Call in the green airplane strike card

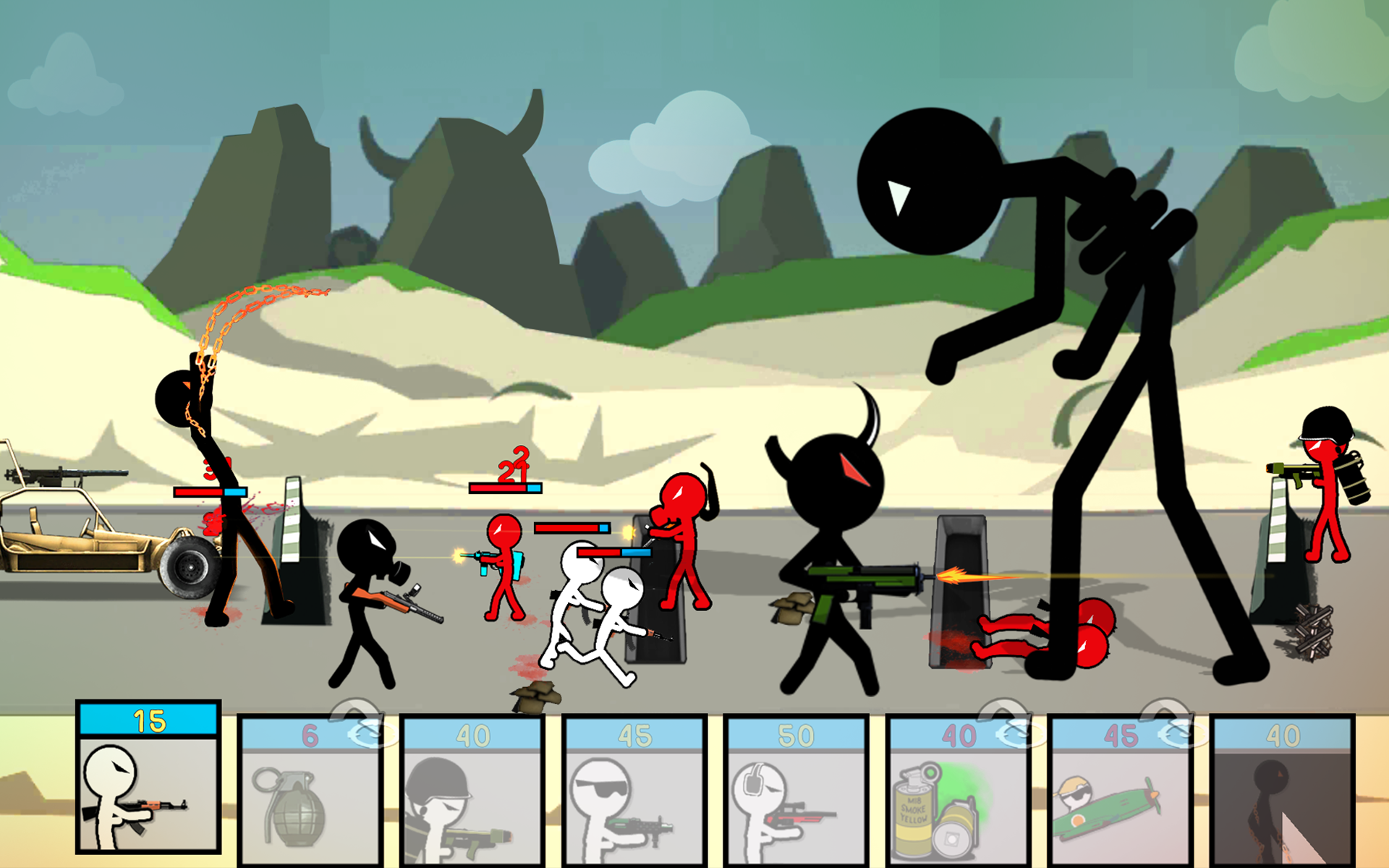1120,790
